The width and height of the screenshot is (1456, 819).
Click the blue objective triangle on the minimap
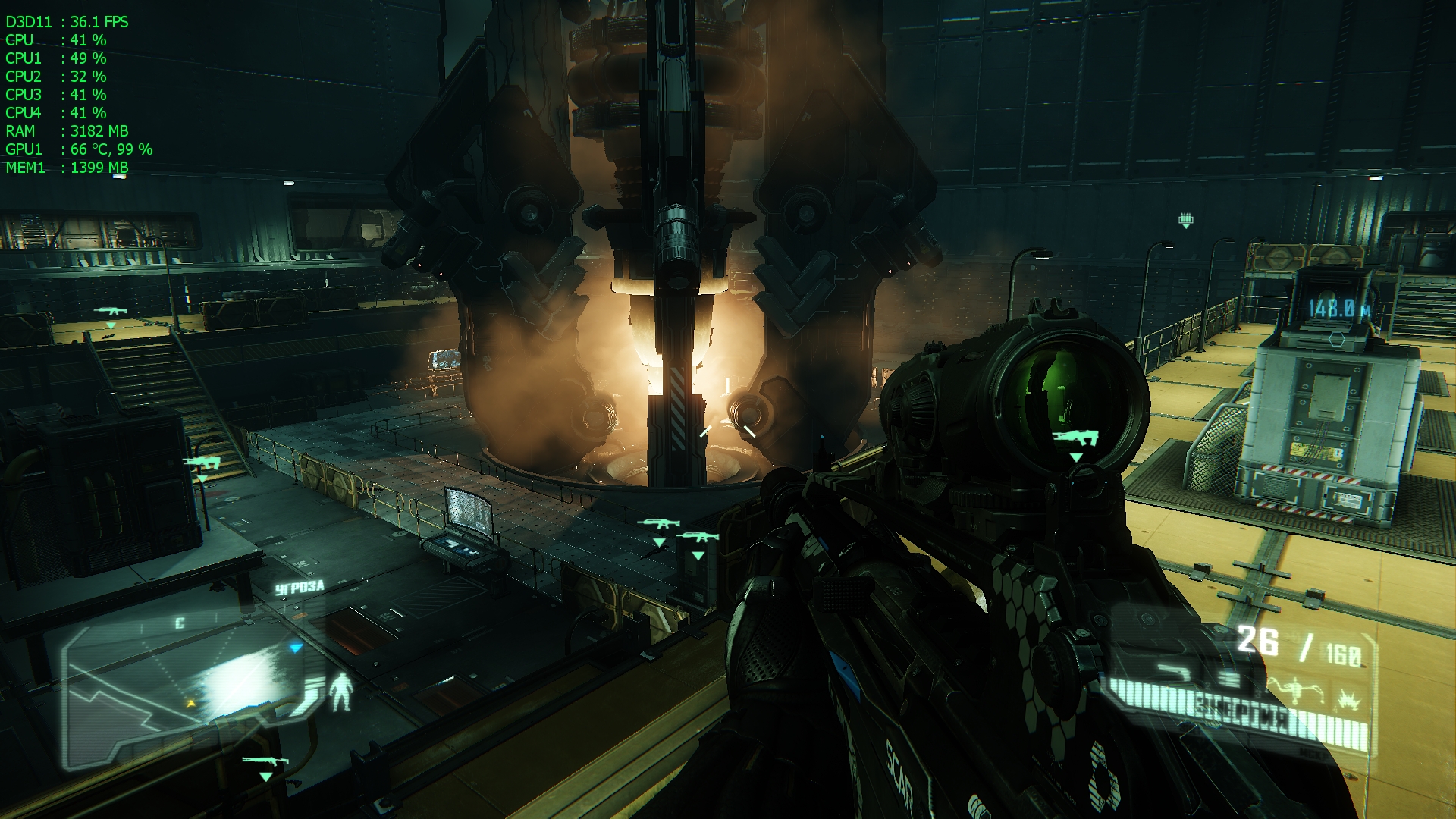297,648
